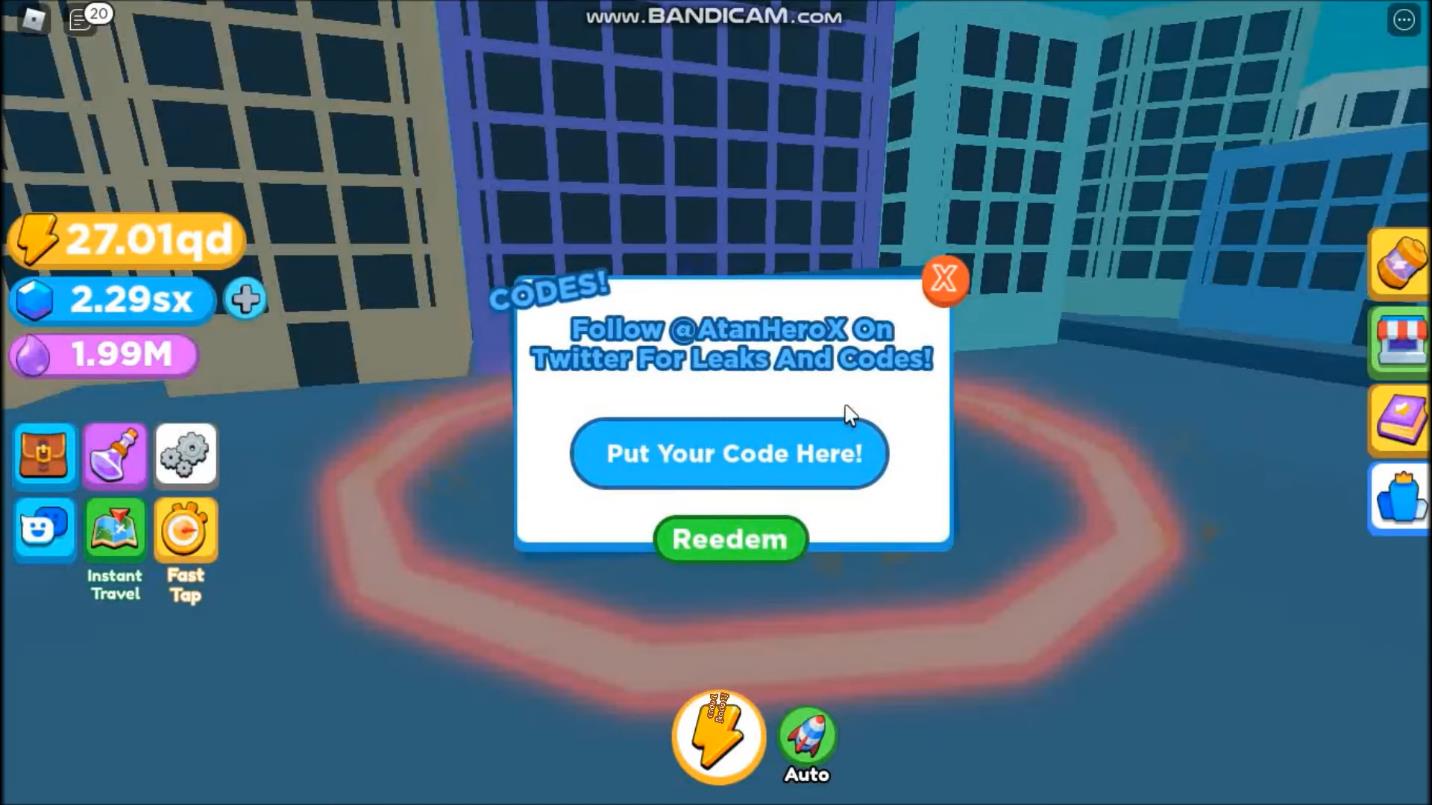This screenshot has width=1432, height=805.
Task: Click the Put Your Code Here field
Action: click(729, 454)
